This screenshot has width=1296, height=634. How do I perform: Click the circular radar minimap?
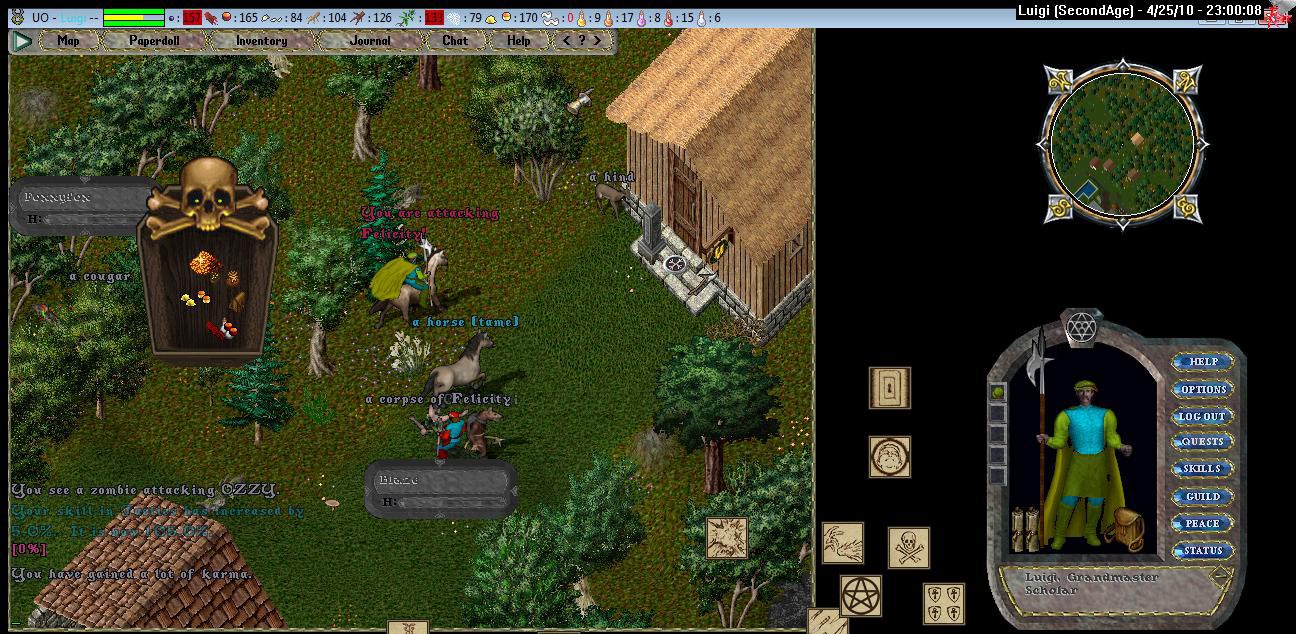point(1122,144)
